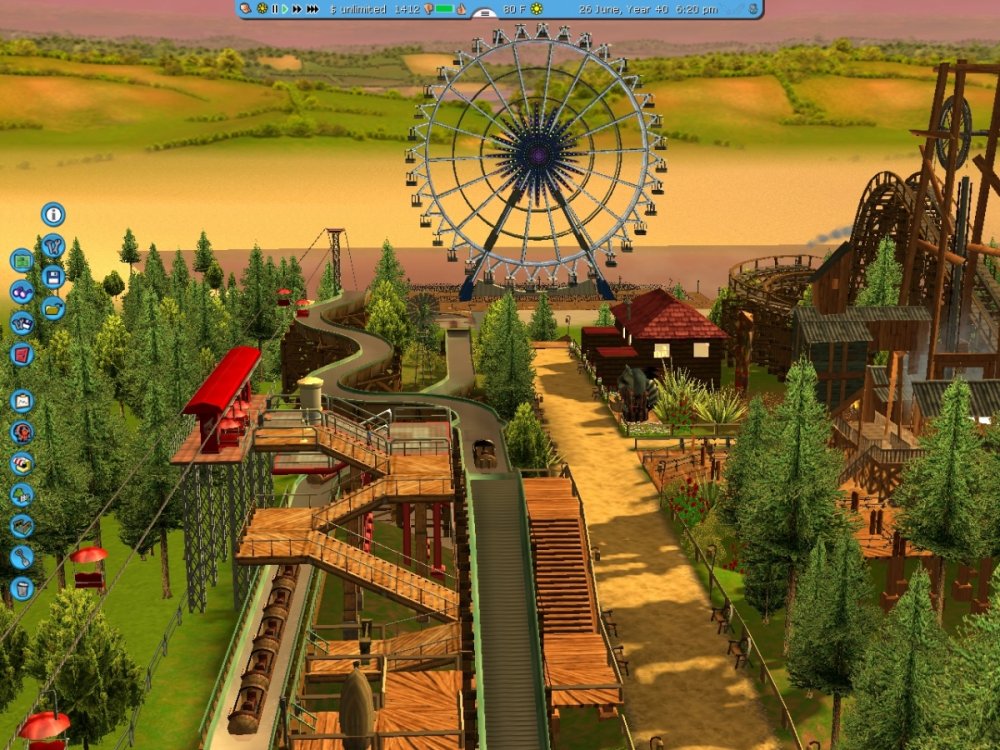Open the path building icon
1000x750 pixels.
[21, 525]
